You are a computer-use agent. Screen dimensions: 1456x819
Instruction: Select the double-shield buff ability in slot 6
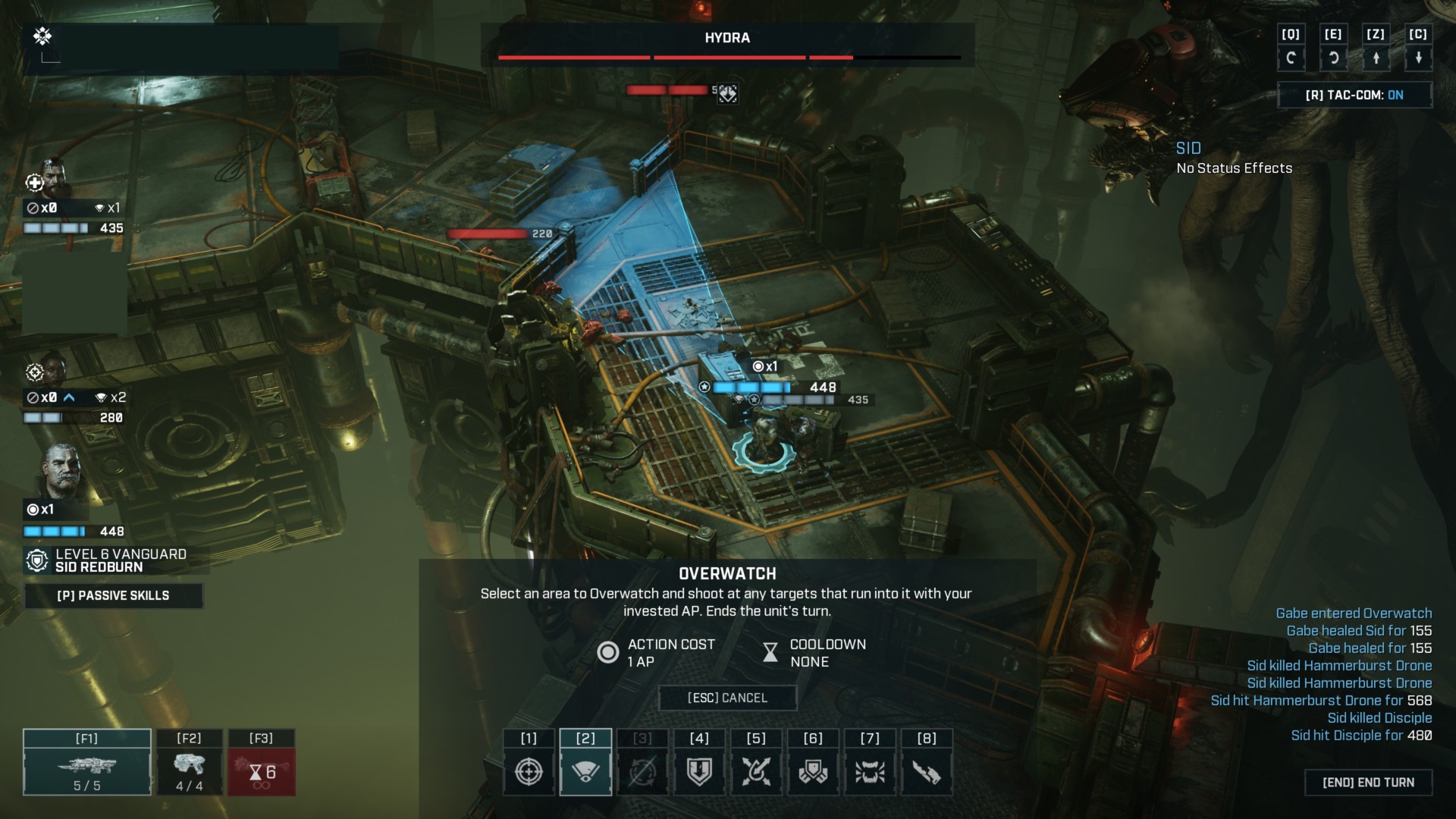[x=813, y=770]
